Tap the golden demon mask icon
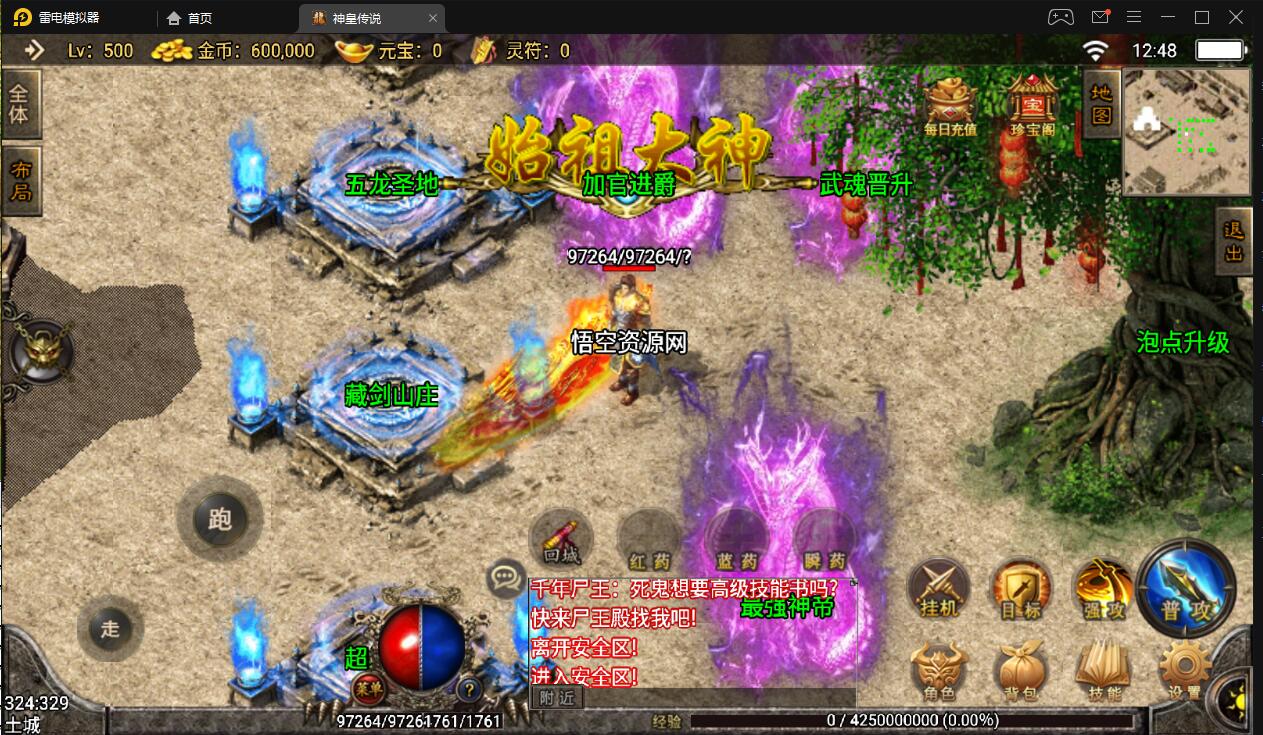This screenshot has width=1263, height=735. [x=41, y=350]
